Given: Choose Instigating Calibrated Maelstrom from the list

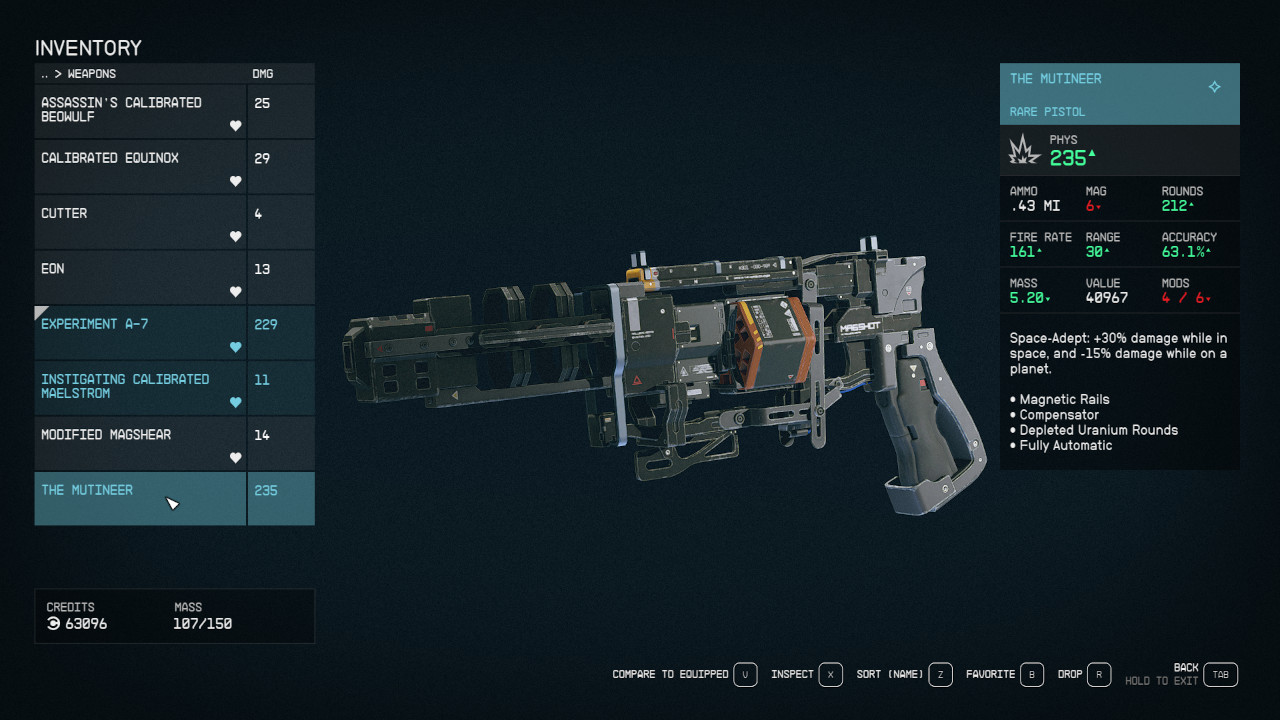Looking at the screenshot, I should click(140, 387).
